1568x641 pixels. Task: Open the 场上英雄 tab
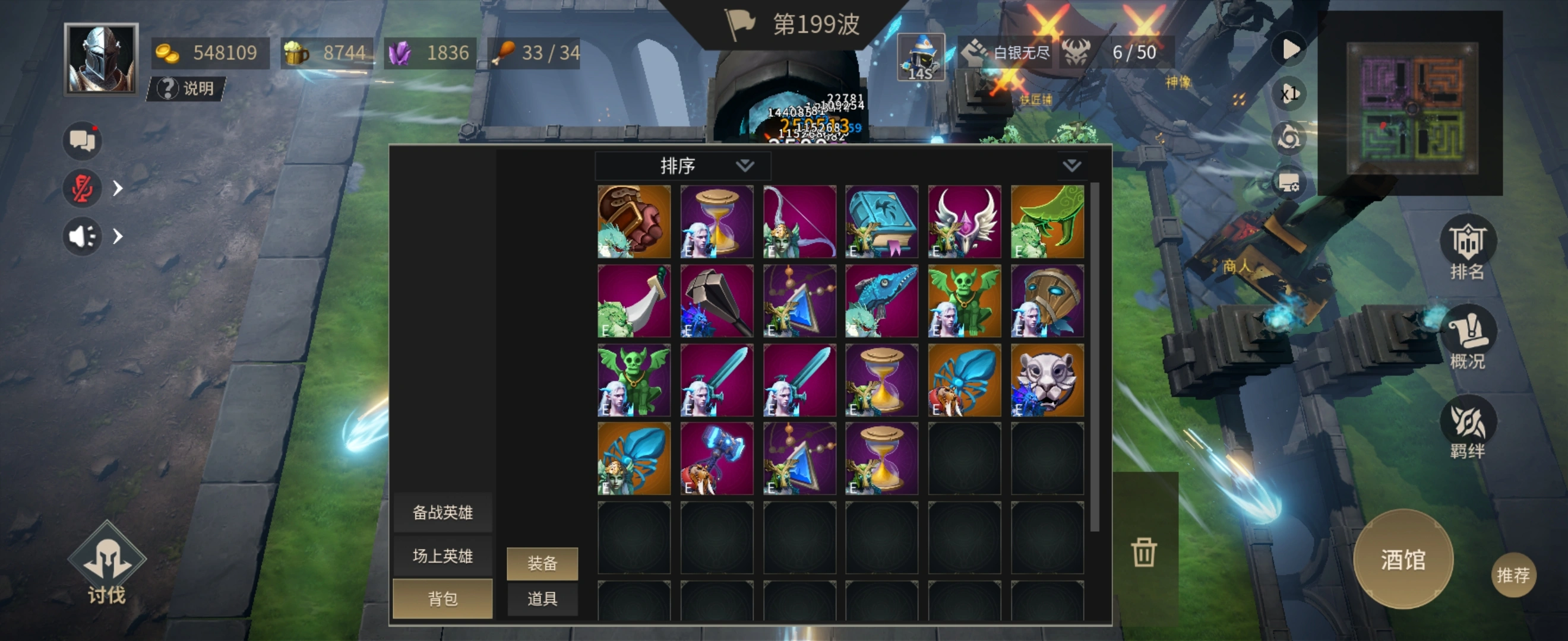pos(442,556)
